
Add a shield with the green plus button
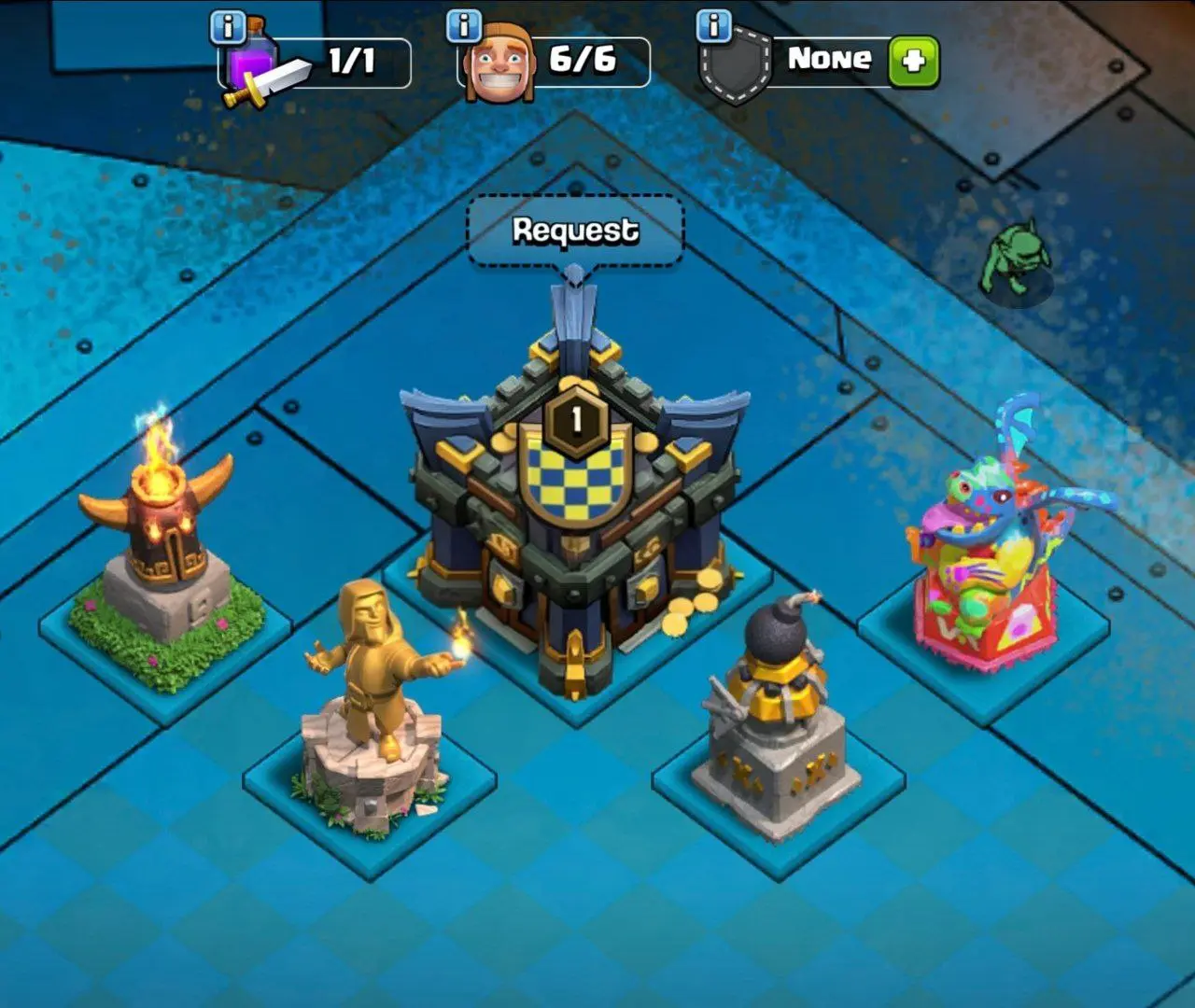click(912, 62)
